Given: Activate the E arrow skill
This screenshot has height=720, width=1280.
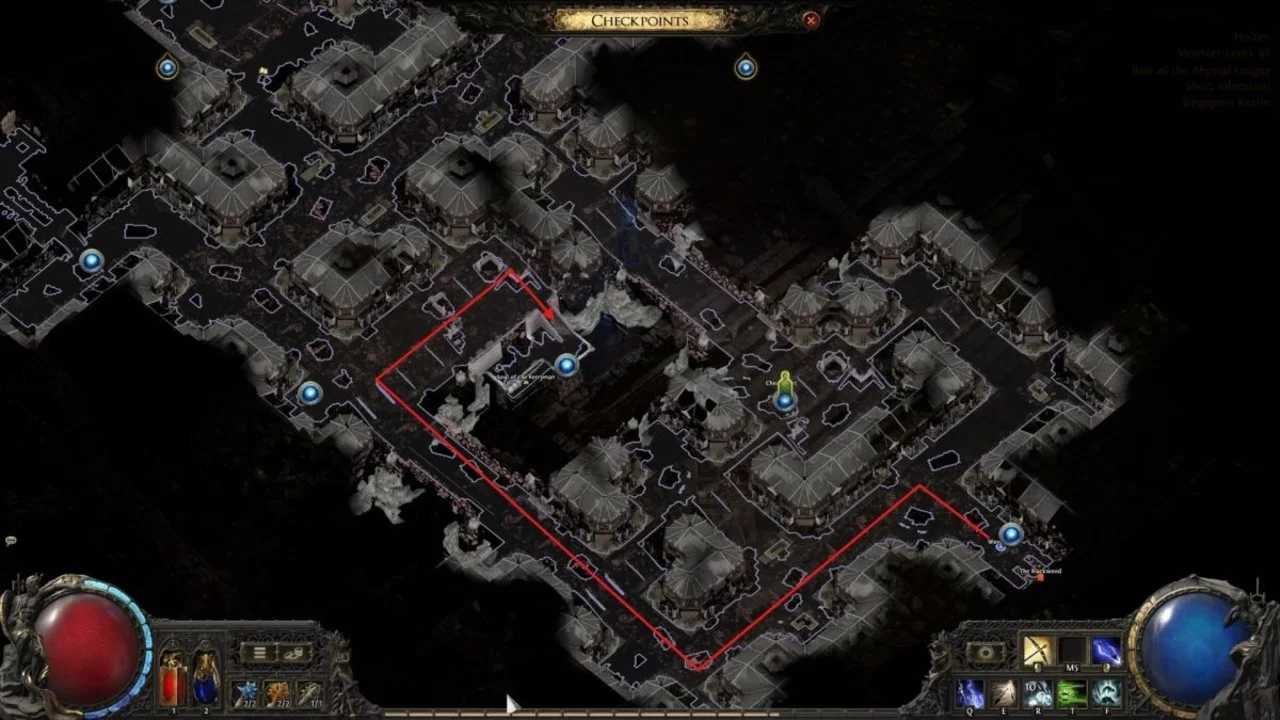Looking at the screenshot, I should coord(1004,692).
